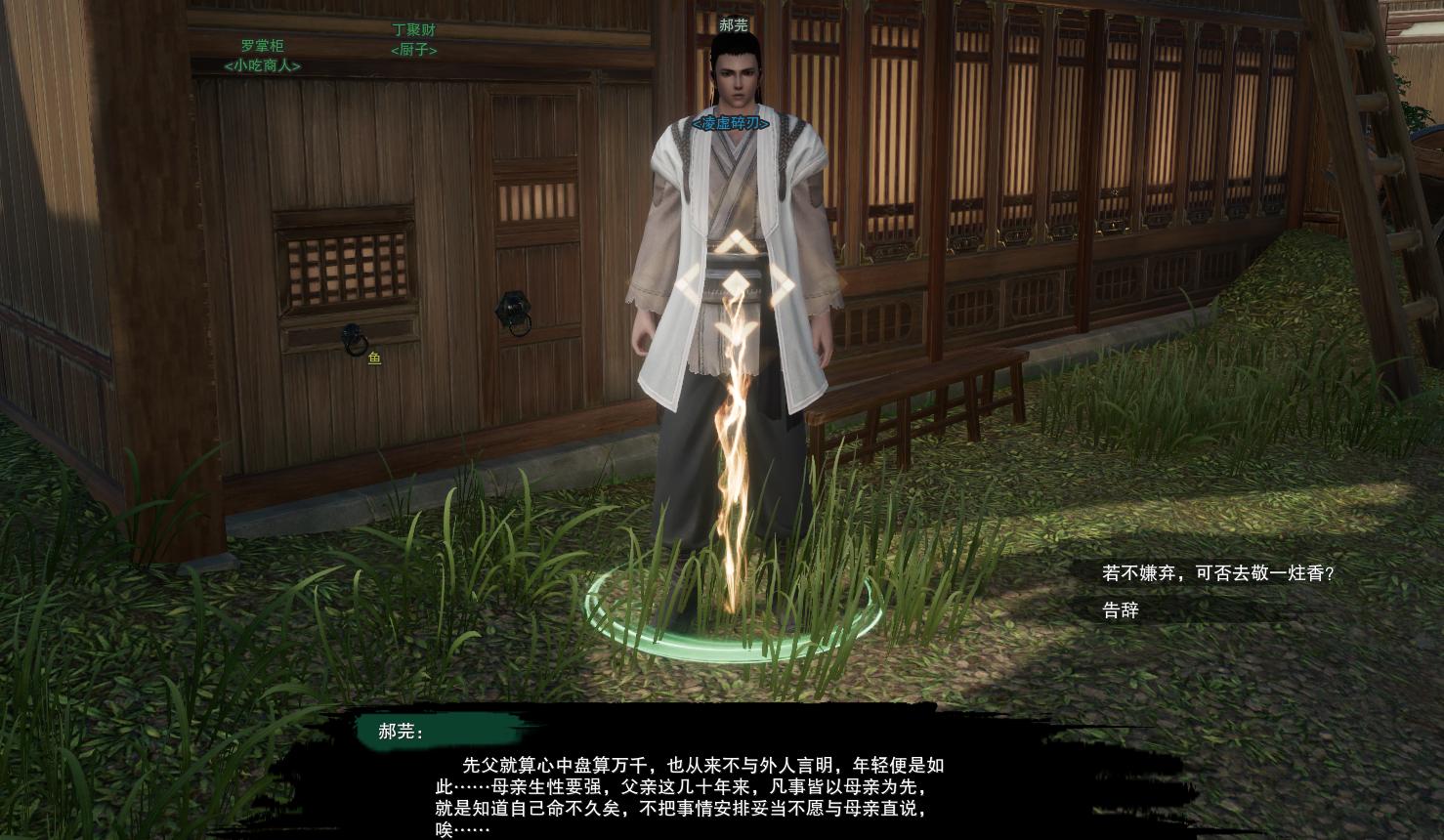Image resolution: width=1444 pixels, height=840 pixels.
Task: Click the 罗掌柜 <小吃商人> NPC nameplate
Action: [260, 53]
